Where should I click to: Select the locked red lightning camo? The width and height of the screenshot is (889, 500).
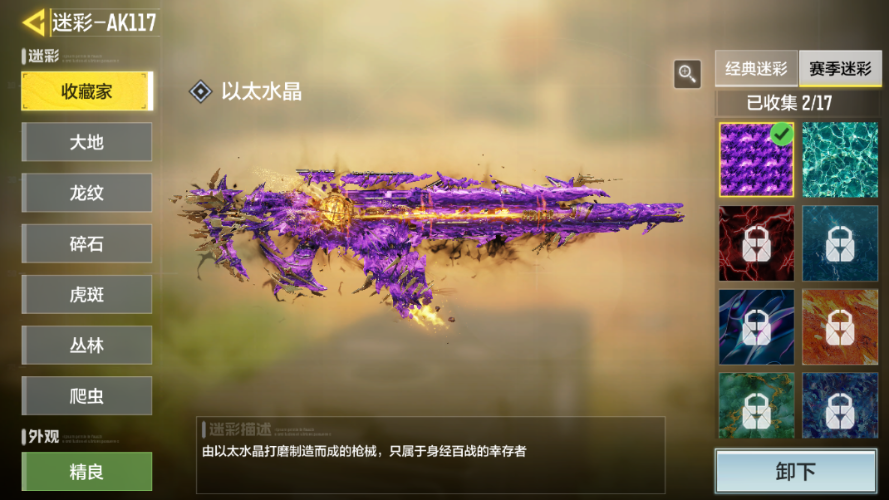coord(756,243)
